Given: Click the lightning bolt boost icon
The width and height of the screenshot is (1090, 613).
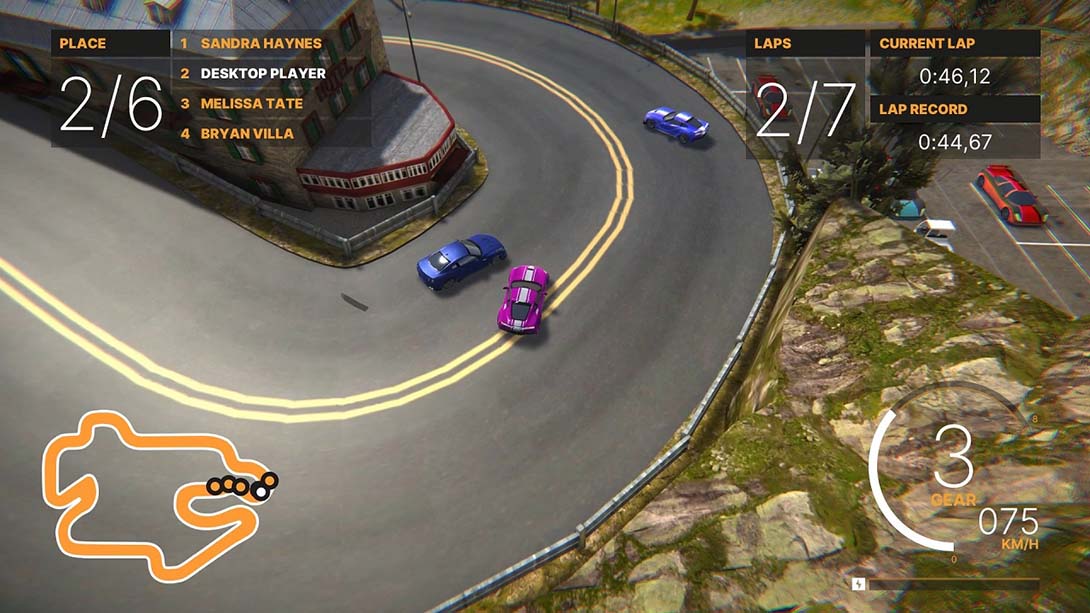Looking at the screenshot, I should click(x=858, y=583).
